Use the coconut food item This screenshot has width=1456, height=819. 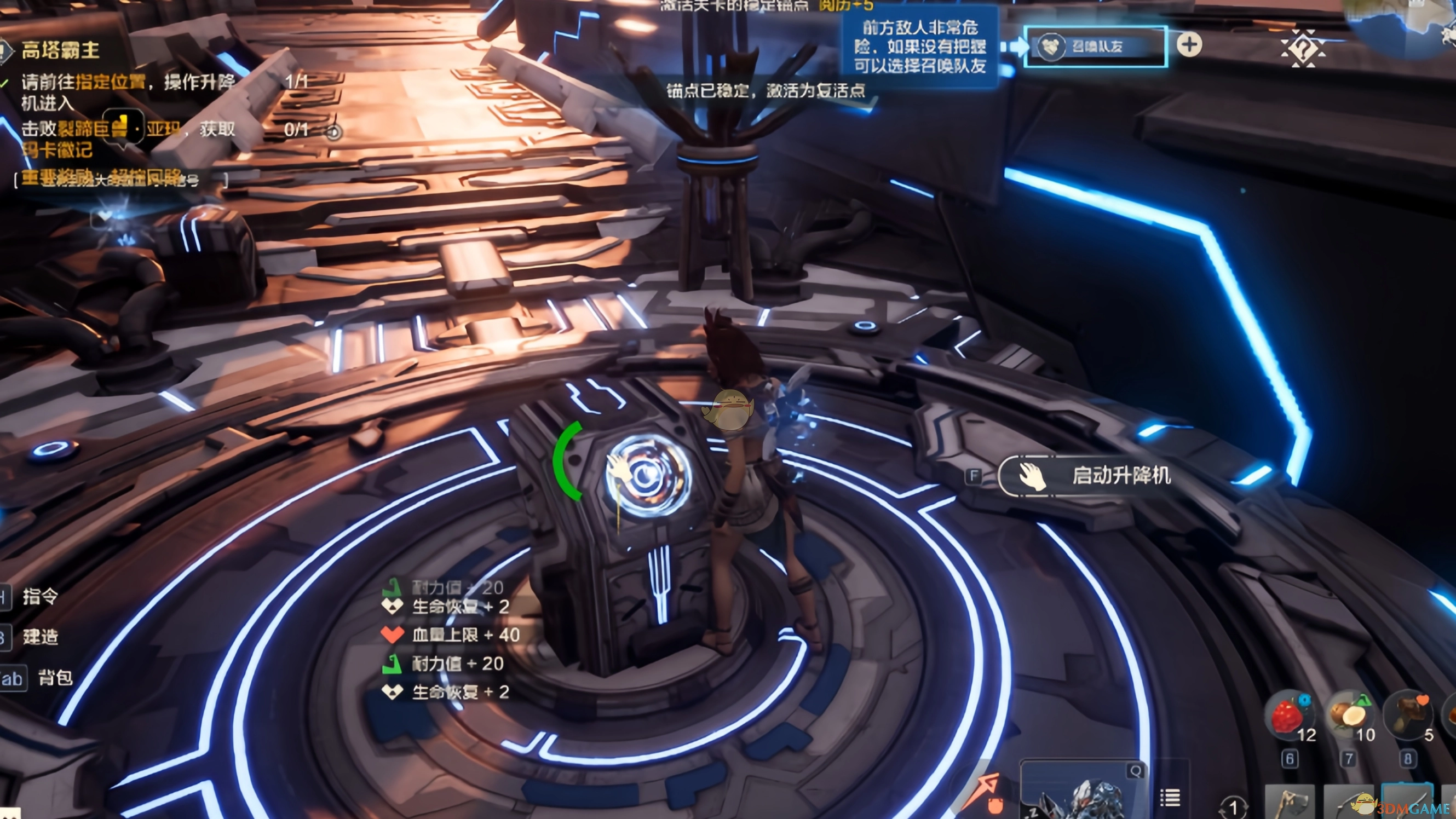[1349, 716]
